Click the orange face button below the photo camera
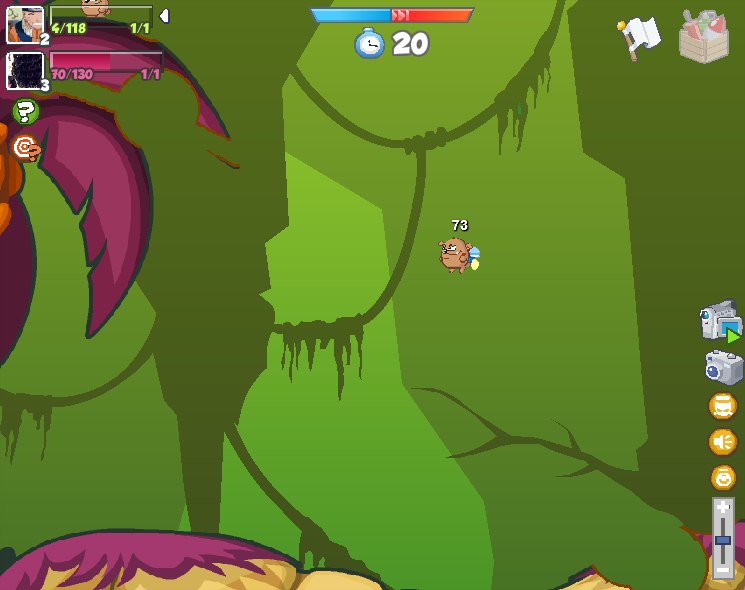Viewport: 745px width, 590px height. click(x=722, y=406)
